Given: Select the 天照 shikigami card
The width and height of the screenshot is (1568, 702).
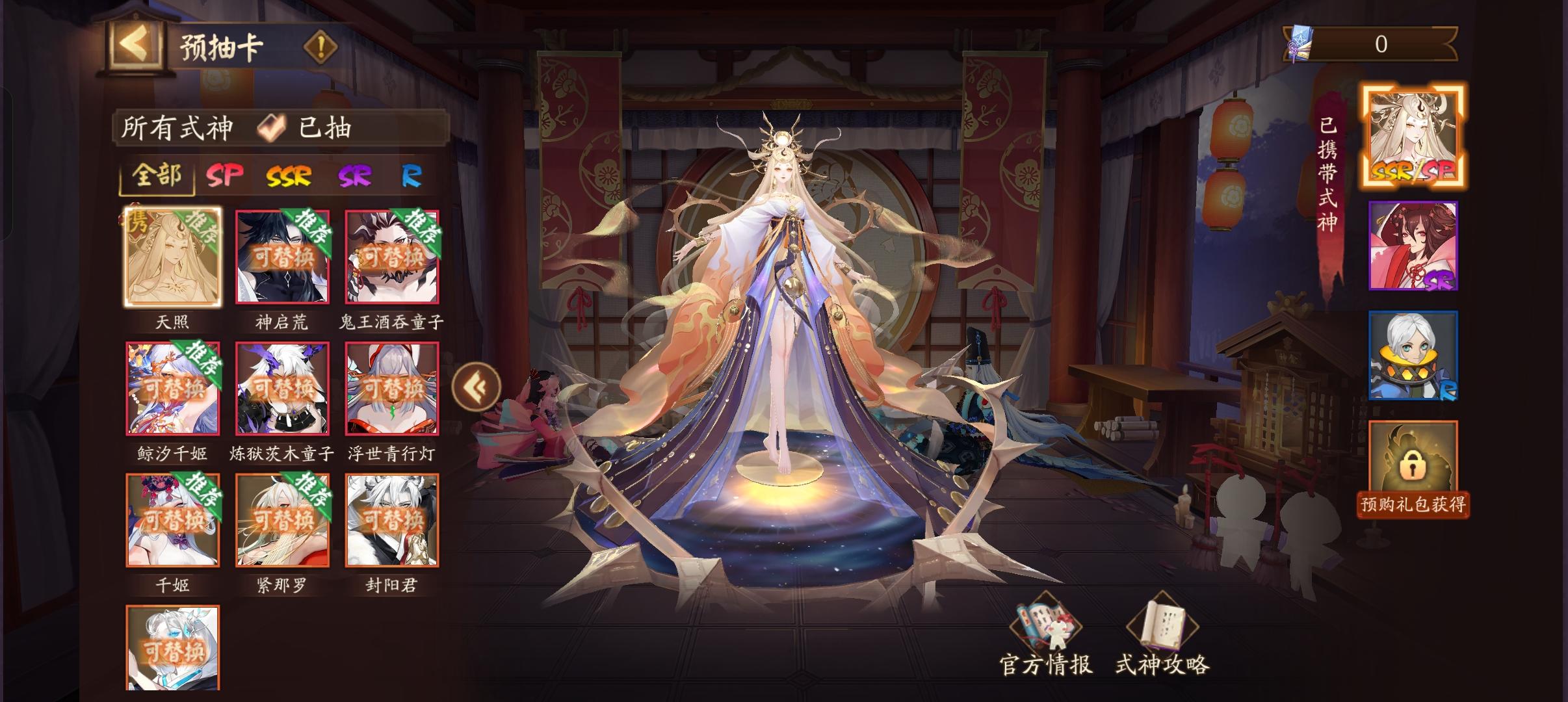Looking at the screenshot, I should point(172,257).
